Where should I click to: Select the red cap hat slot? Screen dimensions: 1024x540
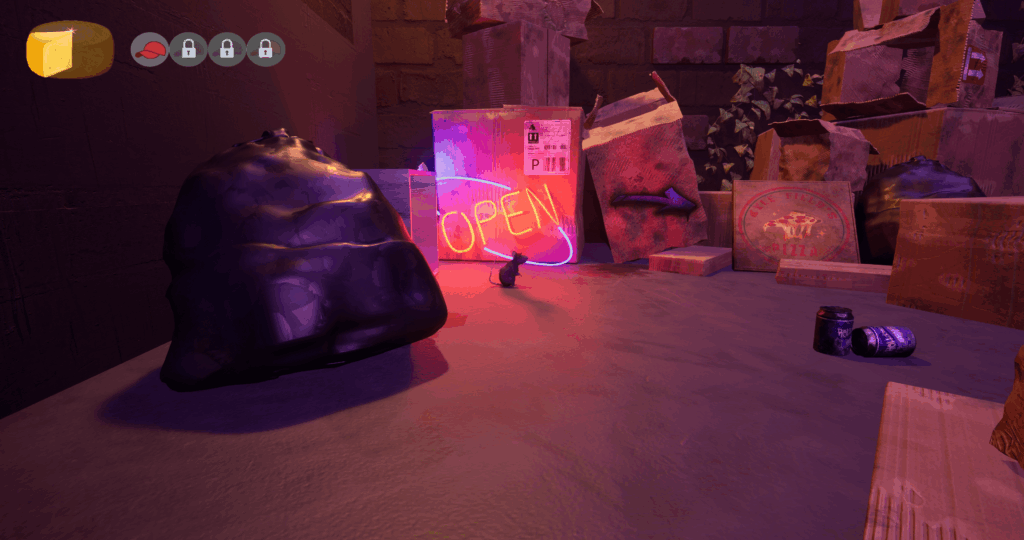[x=149, y=49]
